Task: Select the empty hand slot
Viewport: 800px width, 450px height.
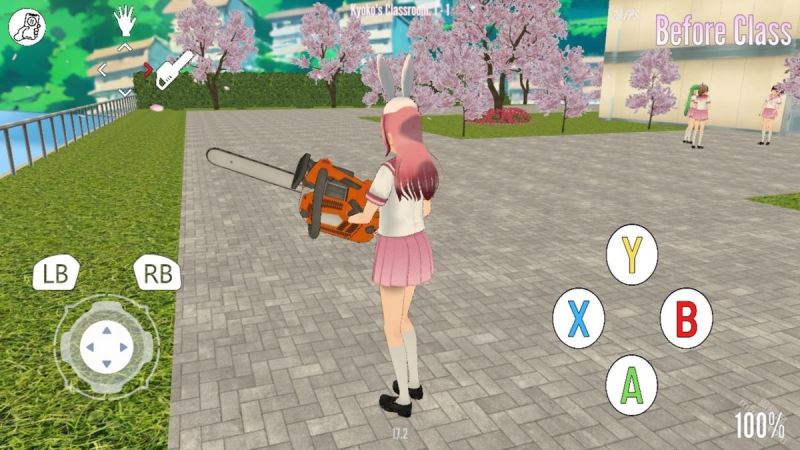Action: click(125, 19)
